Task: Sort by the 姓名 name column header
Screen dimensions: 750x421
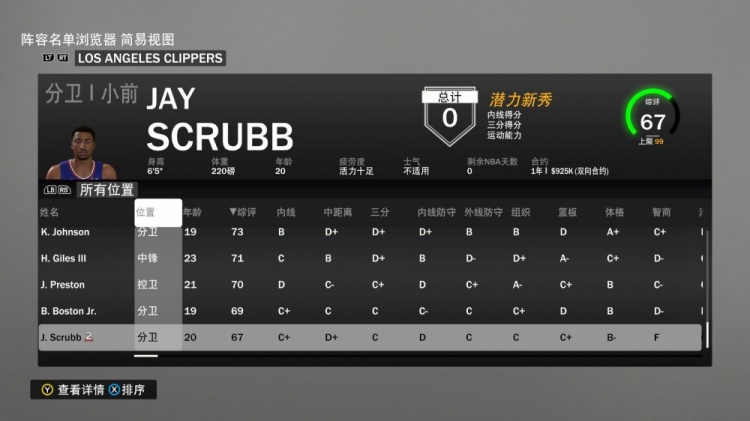Action: (x=50, y=212)
